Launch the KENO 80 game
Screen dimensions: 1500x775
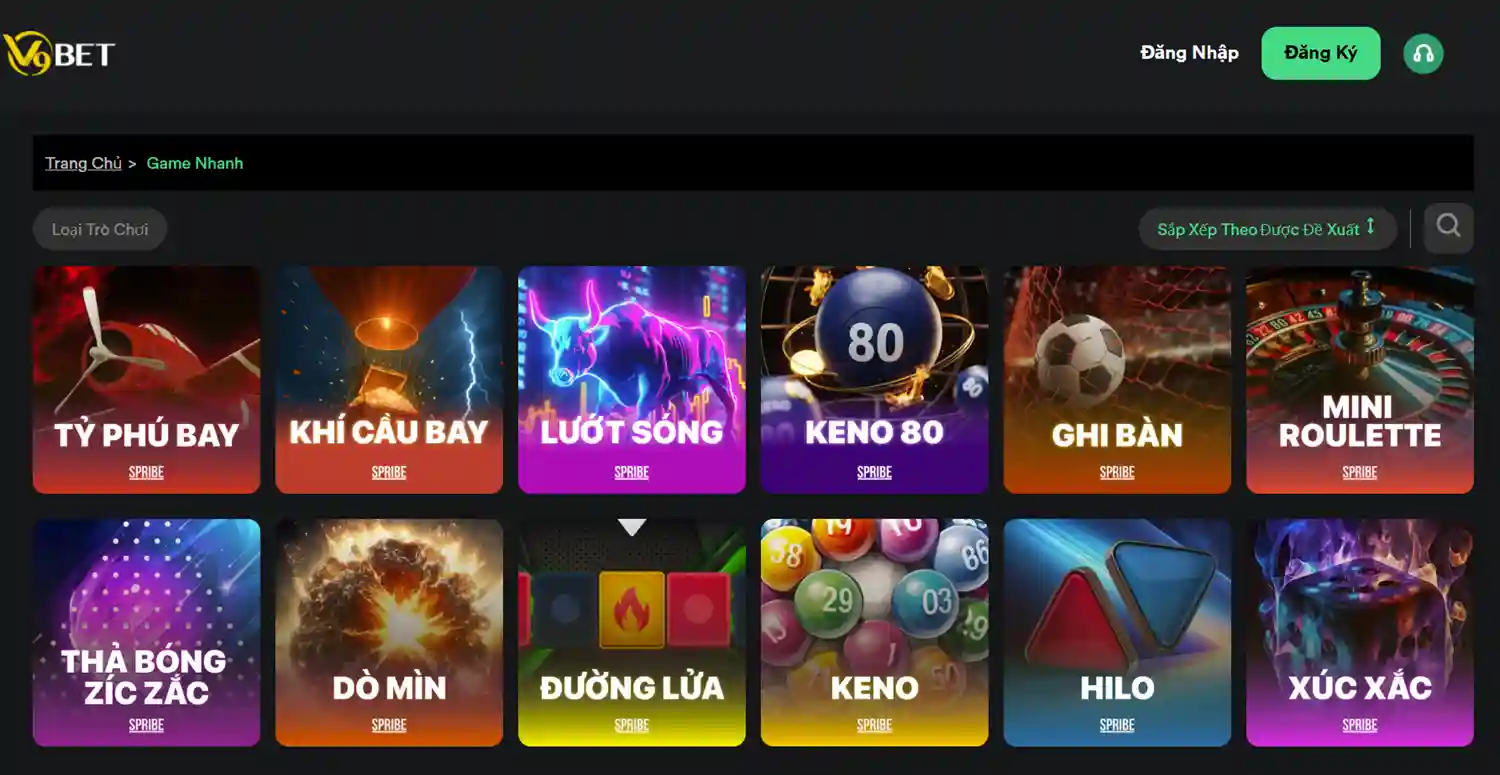click(874, 380)
